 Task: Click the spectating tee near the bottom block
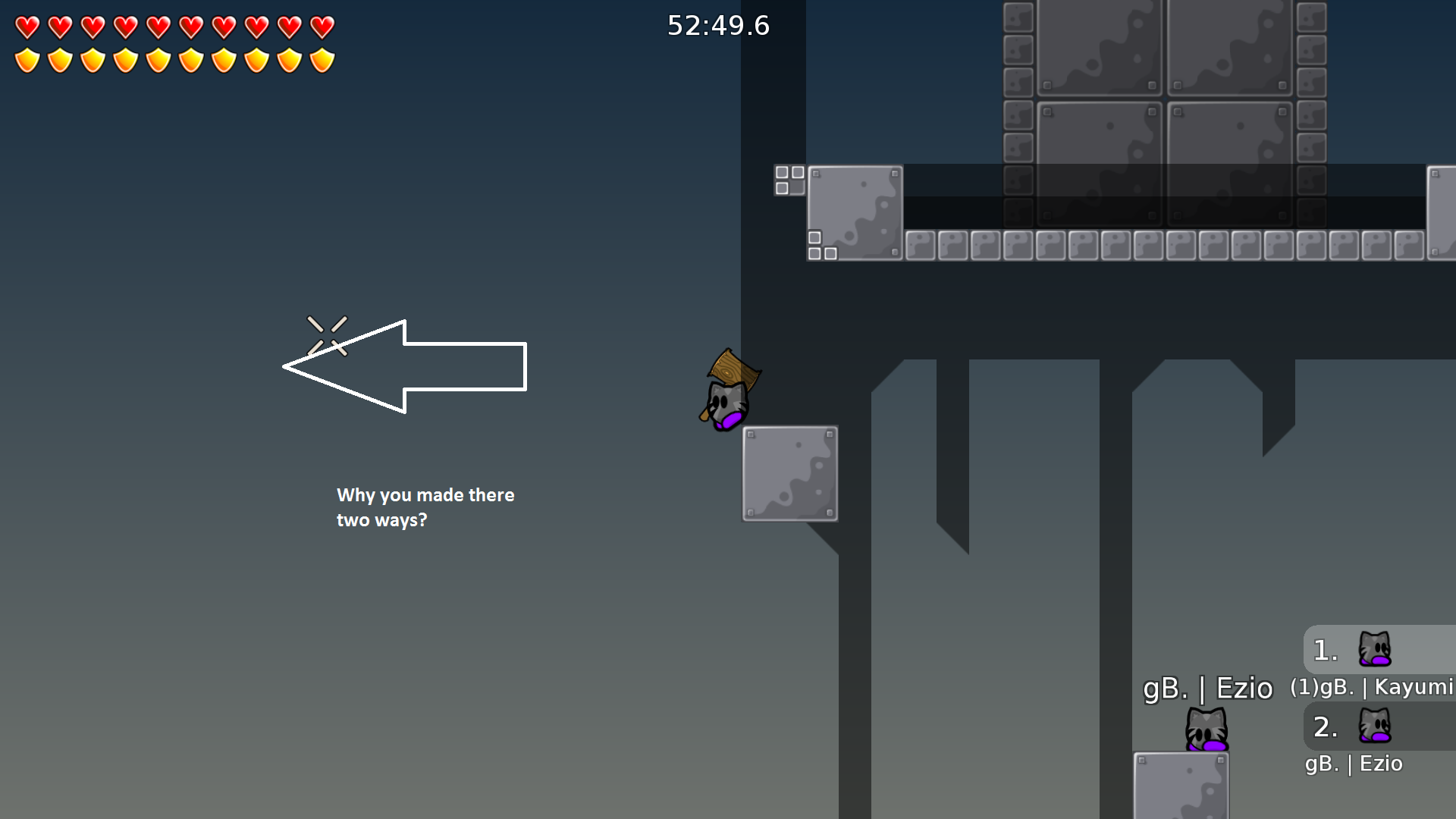coord(1206,728)
